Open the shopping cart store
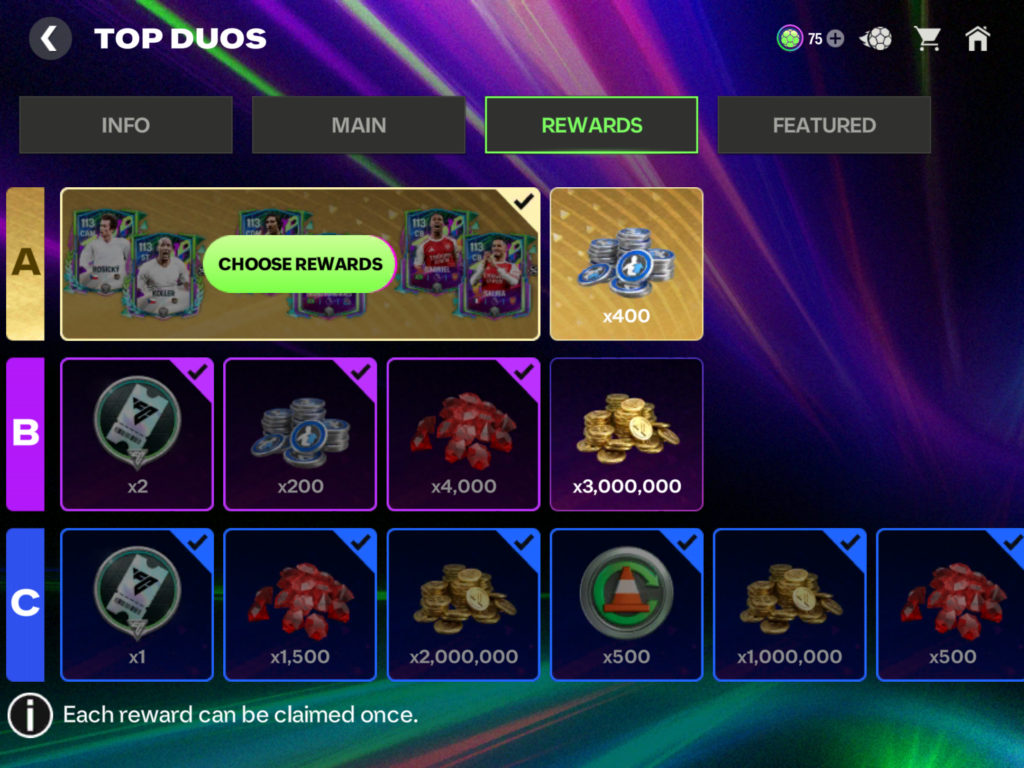Image resolution: width=1024 pixels, height=768 pixels. click(x=928, y=39)
